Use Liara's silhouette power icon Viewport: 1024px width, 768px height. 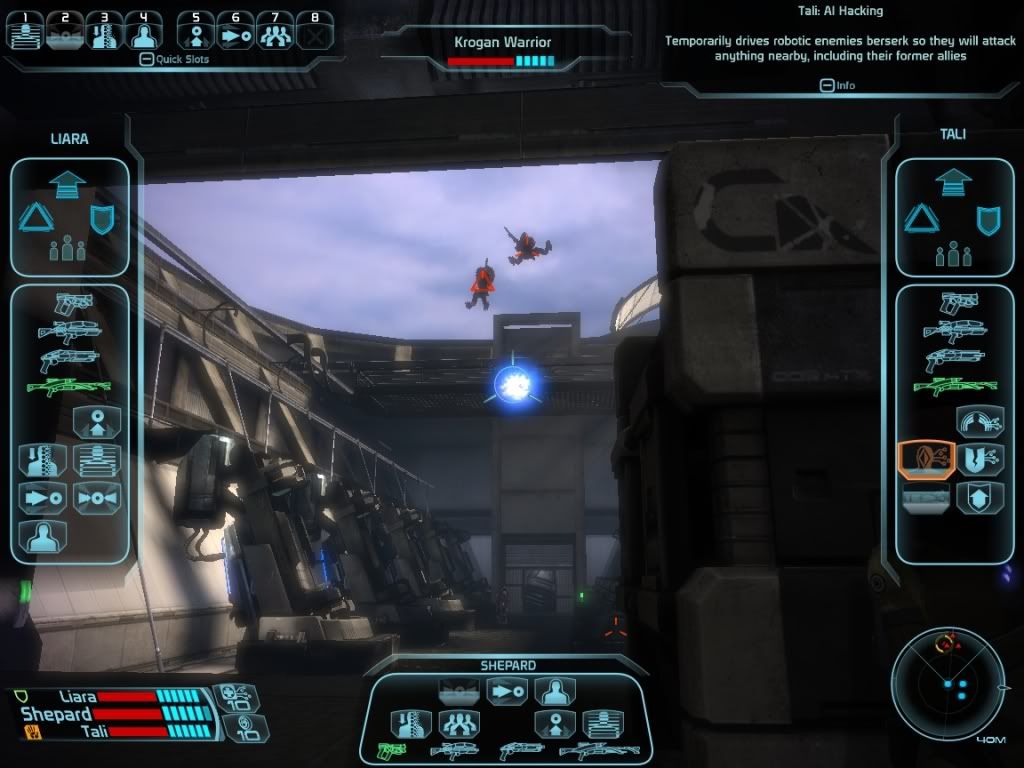click(x=43, y=535)
